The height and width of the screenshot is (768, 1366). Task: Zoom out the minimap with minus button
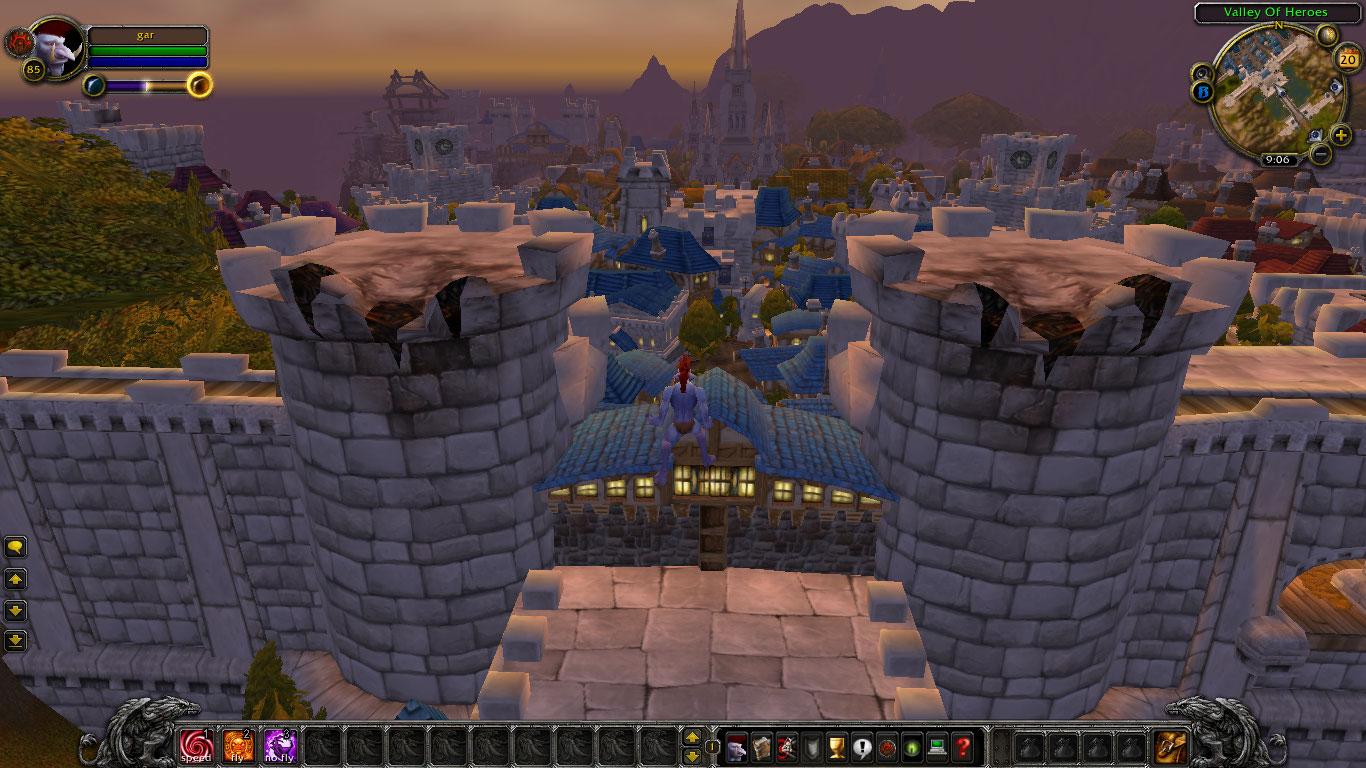point(1321,154)
